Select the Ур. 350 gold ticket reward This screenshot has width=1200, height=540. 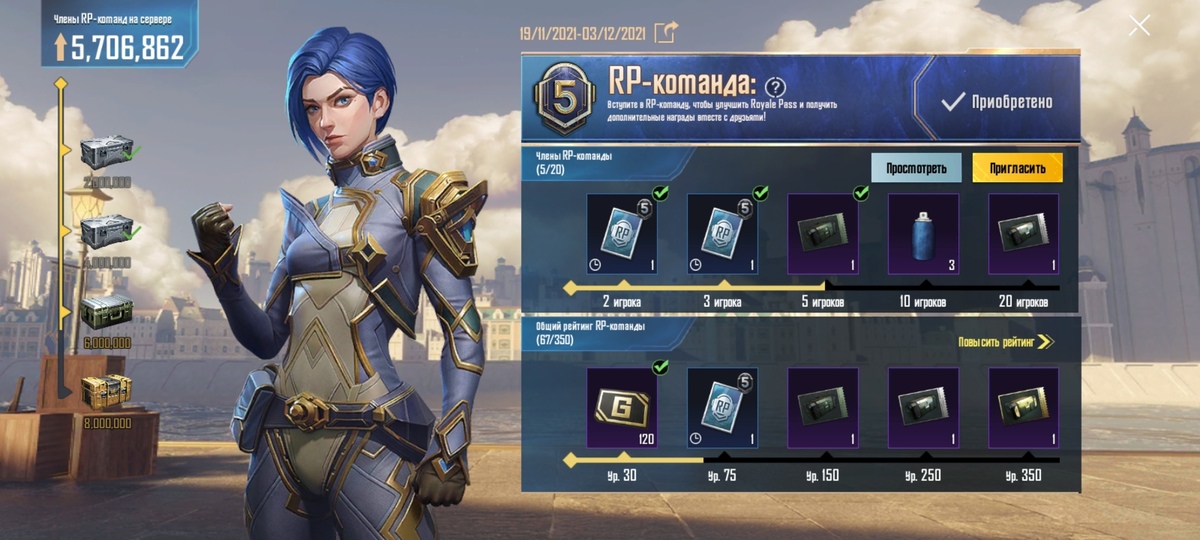1023,407
